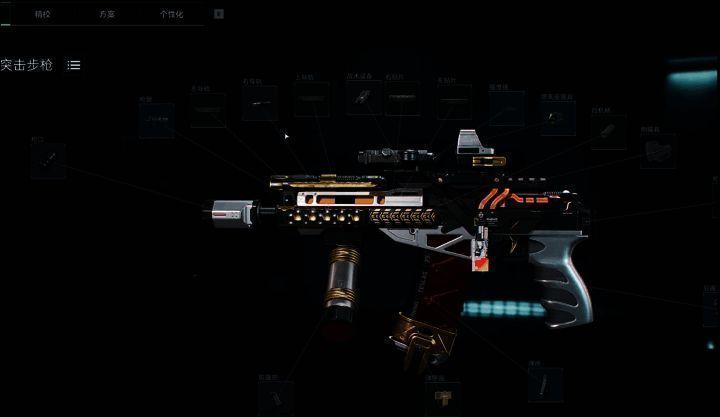Choose the 枪管 barrel attachment slot
The height and width of the screenshot is (417, 720).
point(156,120)
